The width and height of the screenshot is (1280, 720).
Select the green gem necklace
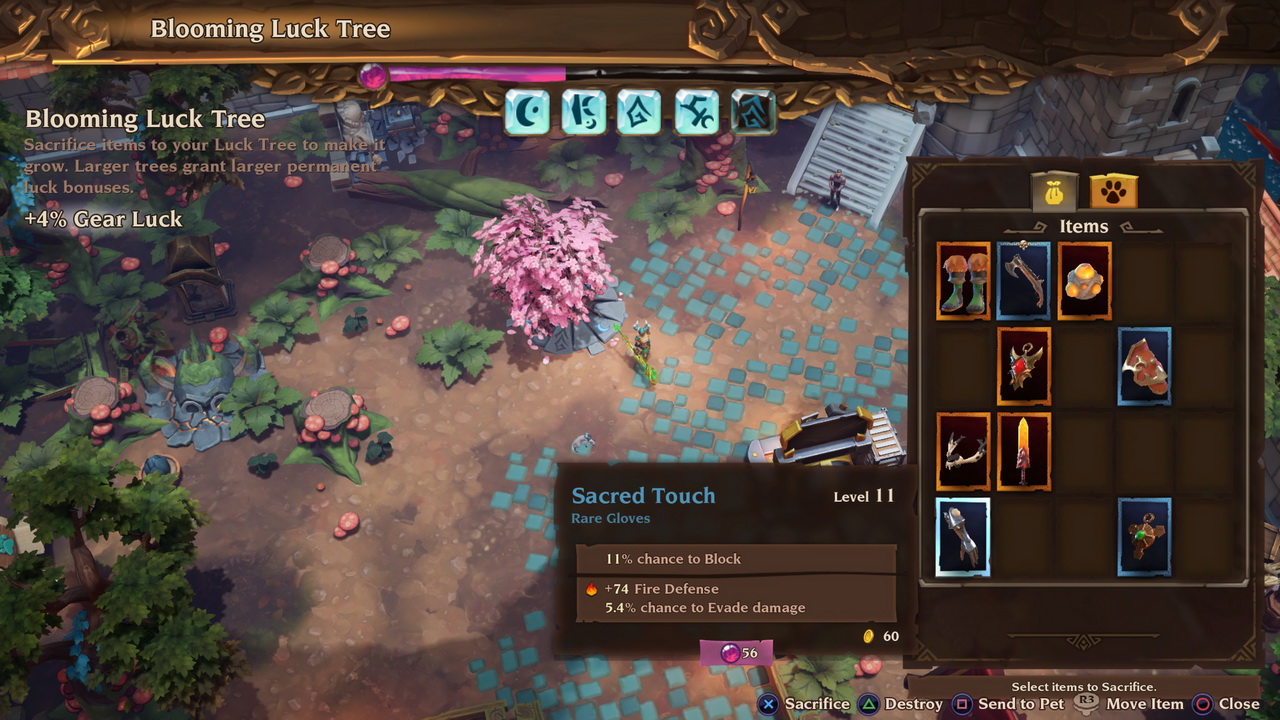(x=1144, y=537)
